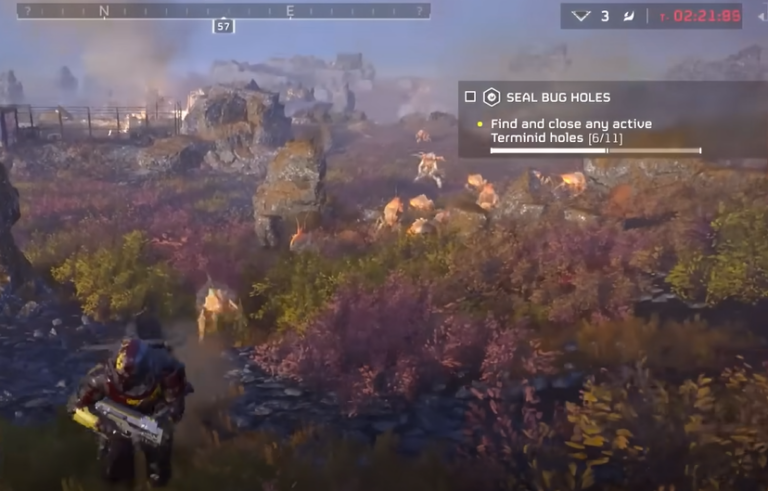Click the reinforcement triangle icon
Viewport: 768px width, 491px height.
[580, 16]
